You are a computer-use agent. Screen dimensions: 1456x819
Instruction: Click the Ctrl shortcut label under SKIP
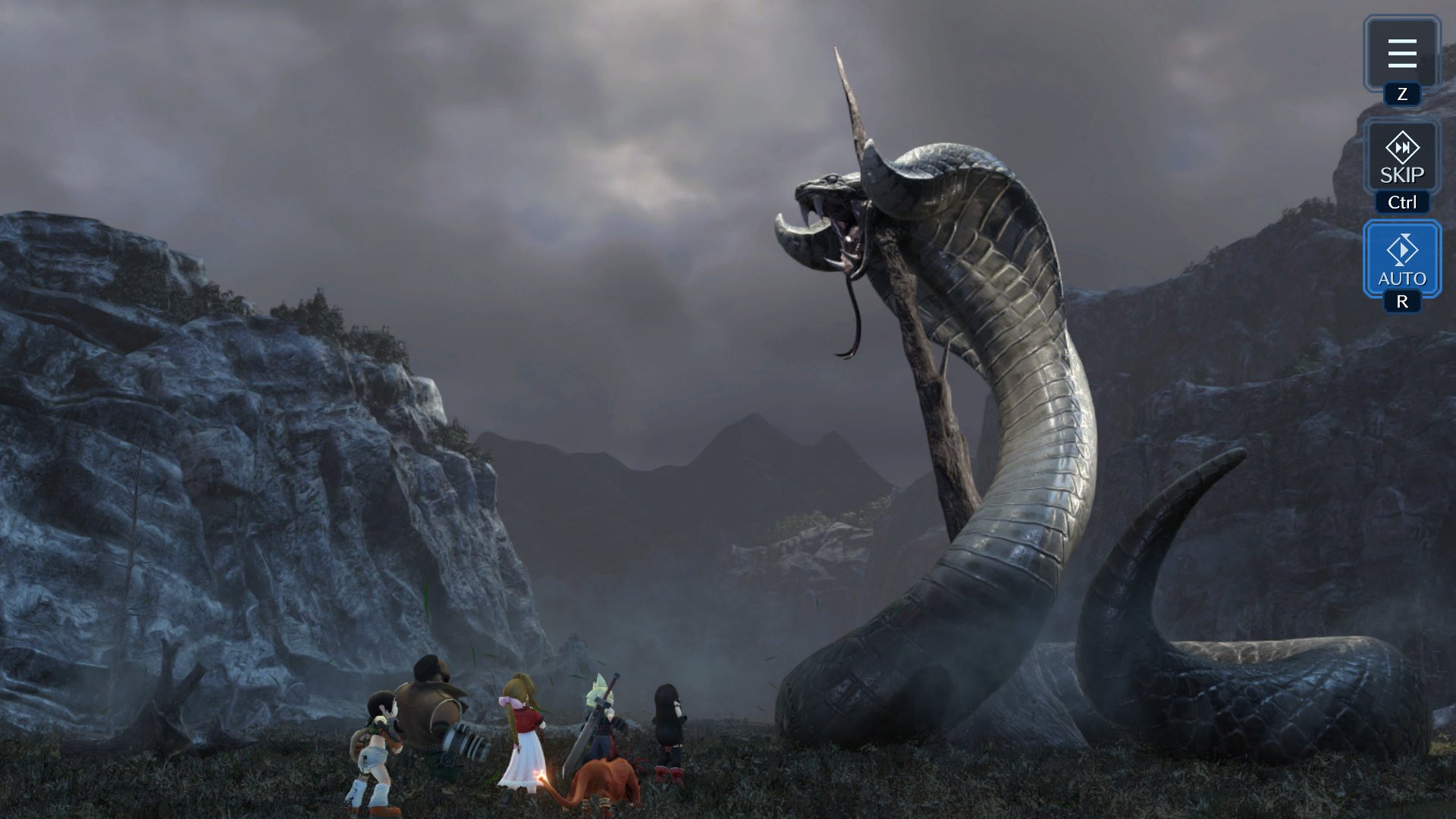[1402, 202]
